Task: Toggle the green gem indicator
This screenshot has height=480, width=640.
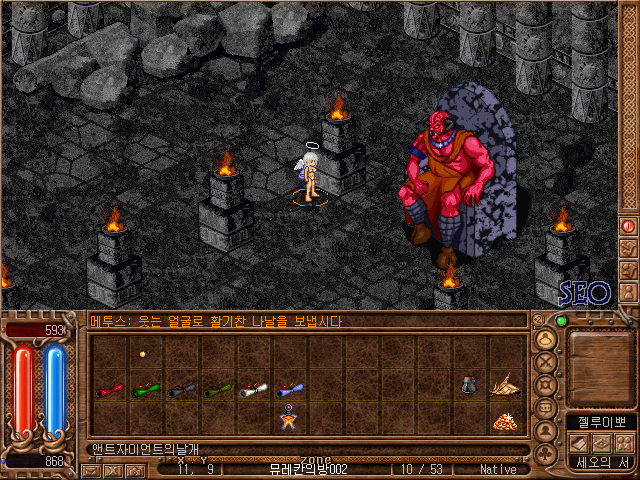Action: click(561, 321)
